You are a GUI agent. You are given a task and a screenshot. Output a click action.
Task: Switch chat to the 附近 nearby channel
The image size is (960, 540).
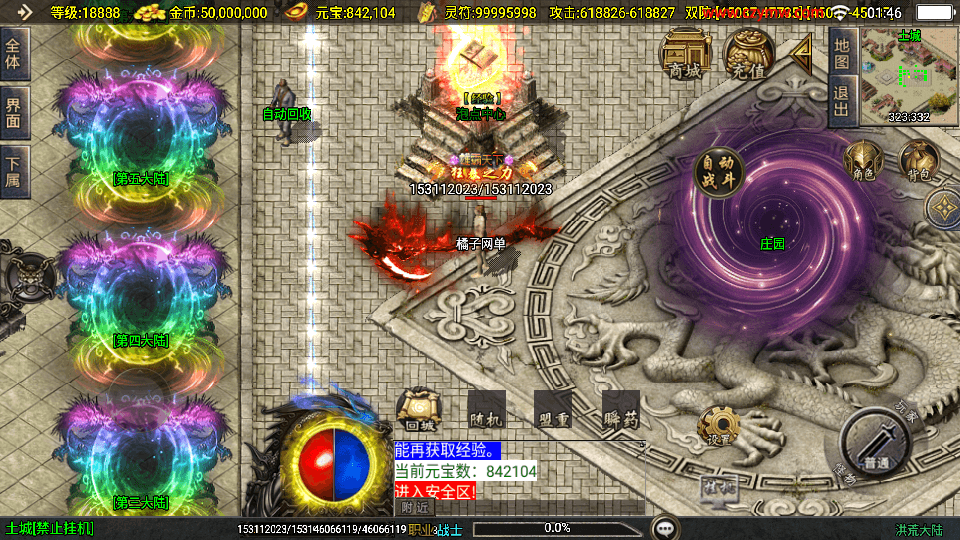click(414, 507)
